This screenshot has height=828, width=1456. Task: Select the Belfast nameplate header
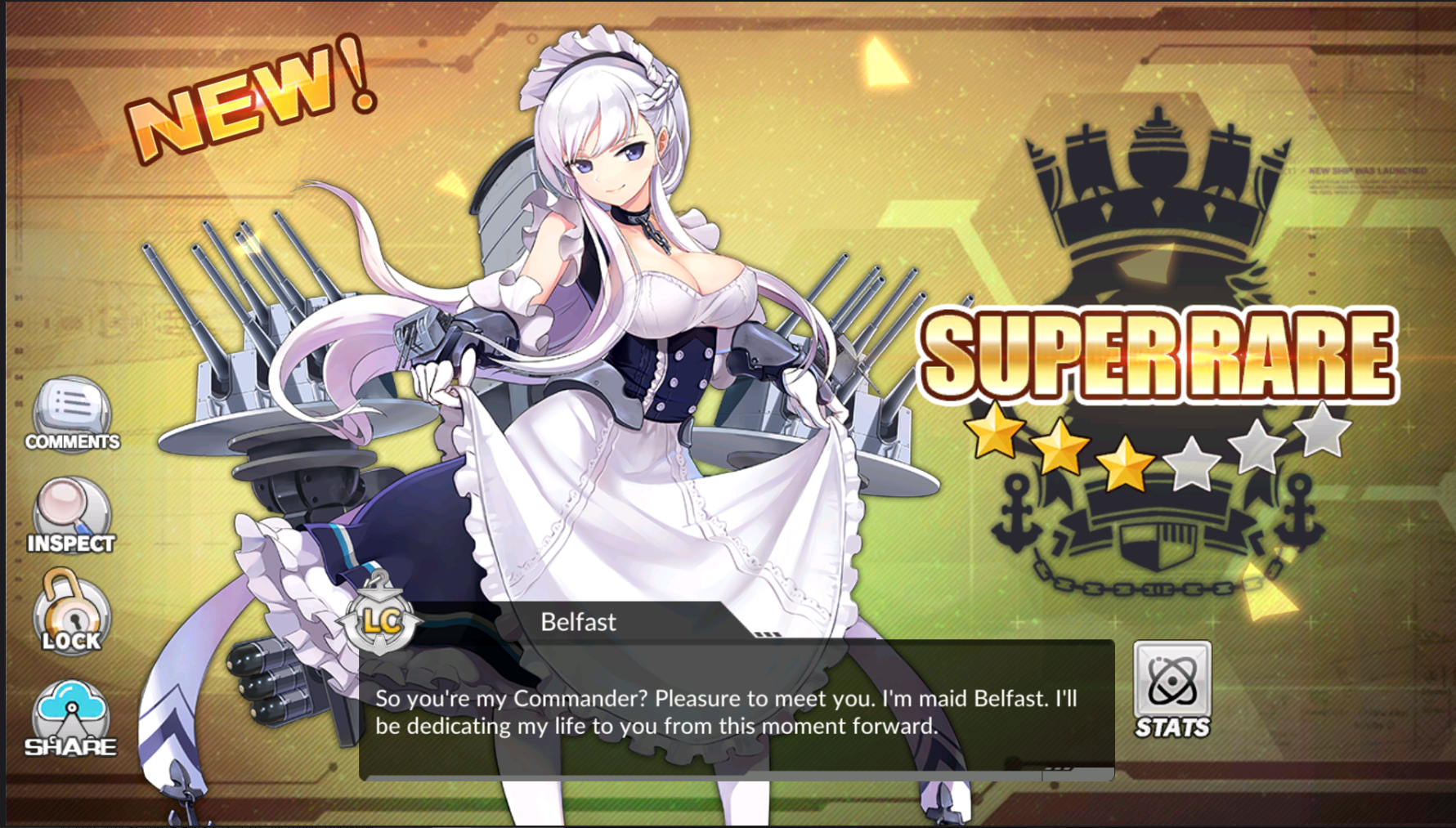(x=579, y=622)
